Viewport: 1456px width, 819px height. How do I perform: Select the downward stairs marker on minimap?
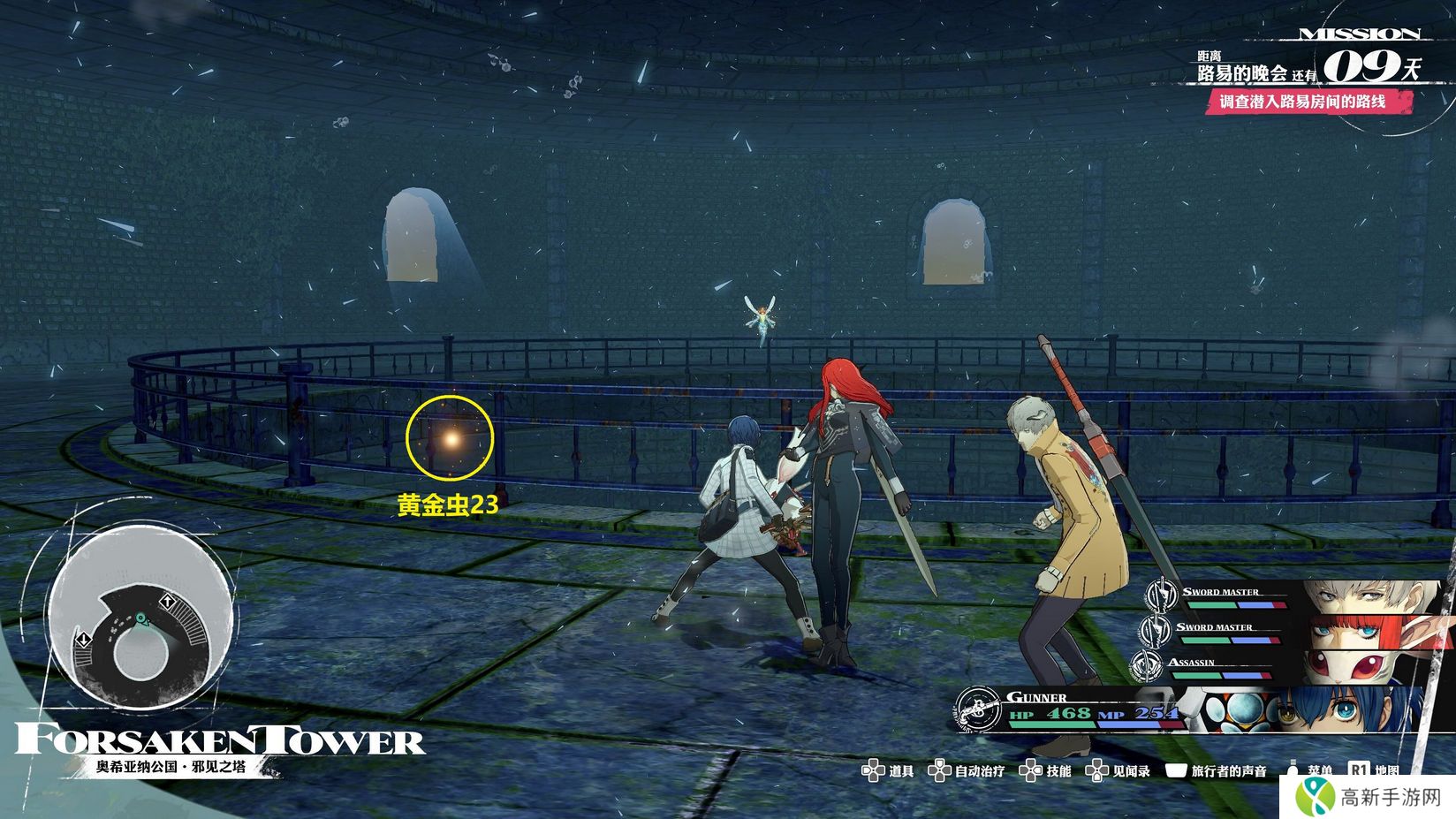82,638
